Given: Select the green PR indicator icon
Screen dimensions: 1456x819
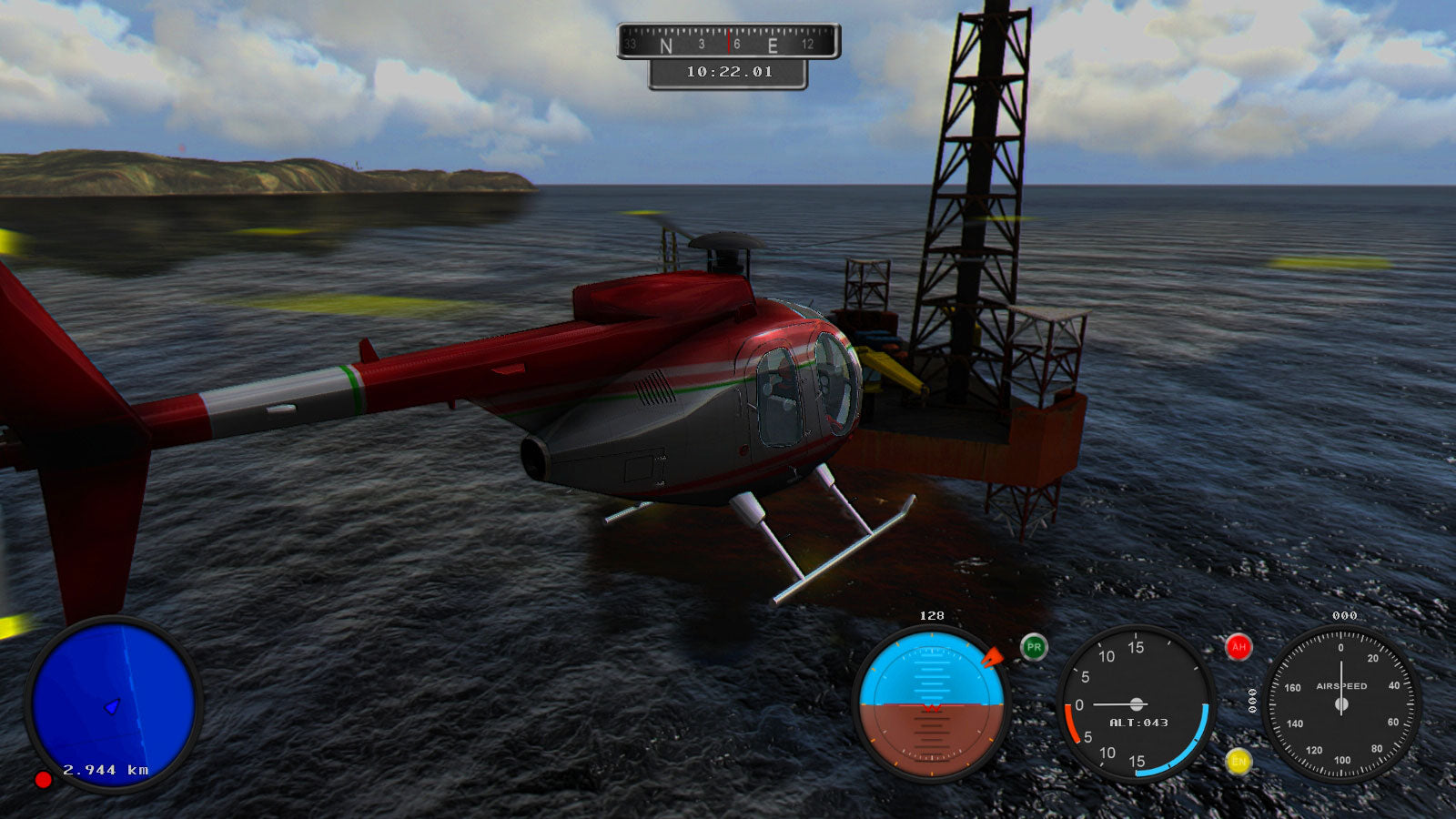Looking at the screenshot, I should [1034, 647].
